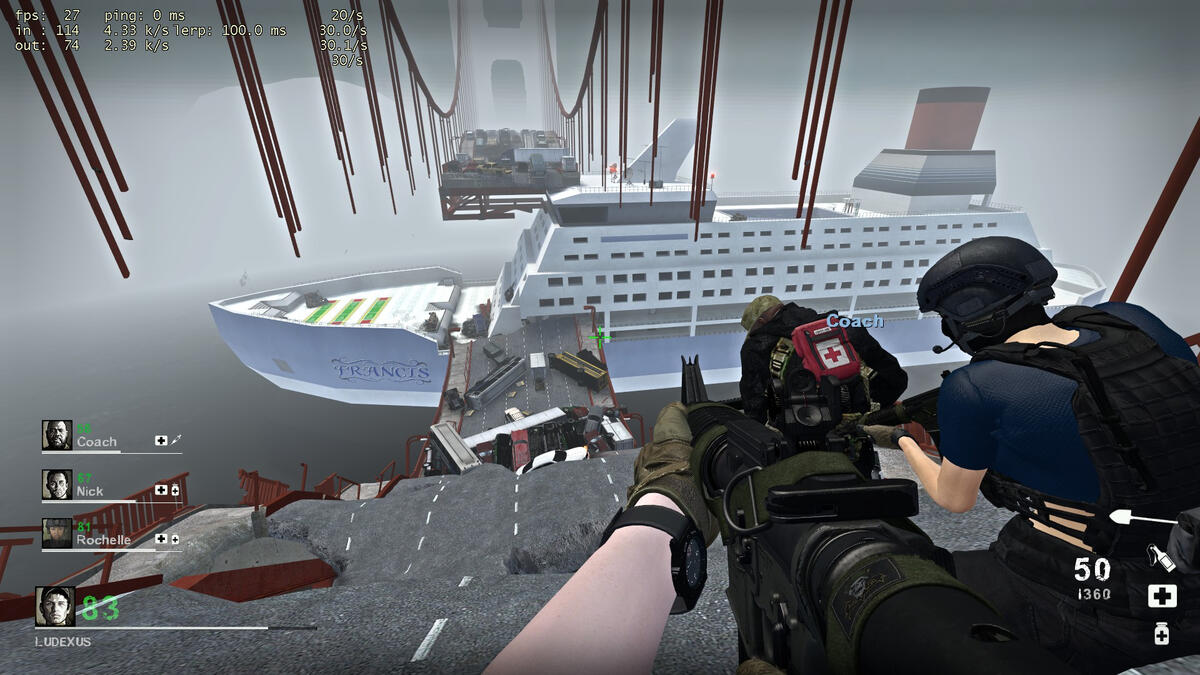Screen dimensions: 1200x675
Task: Click Nick's pills bottle icon
Action: coord(175,490)
